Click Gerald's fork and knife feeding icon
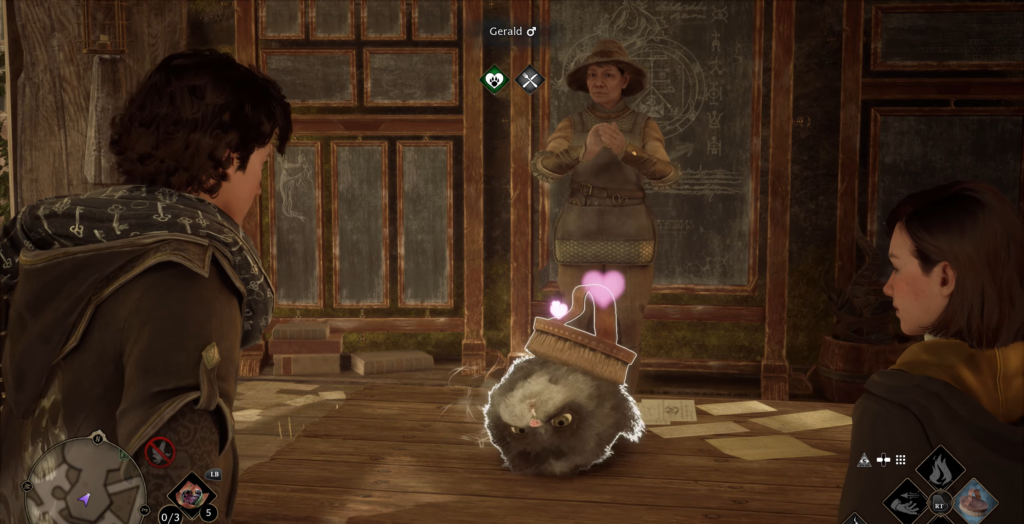The image size is (1024, 524). click(x=529, y=79)
